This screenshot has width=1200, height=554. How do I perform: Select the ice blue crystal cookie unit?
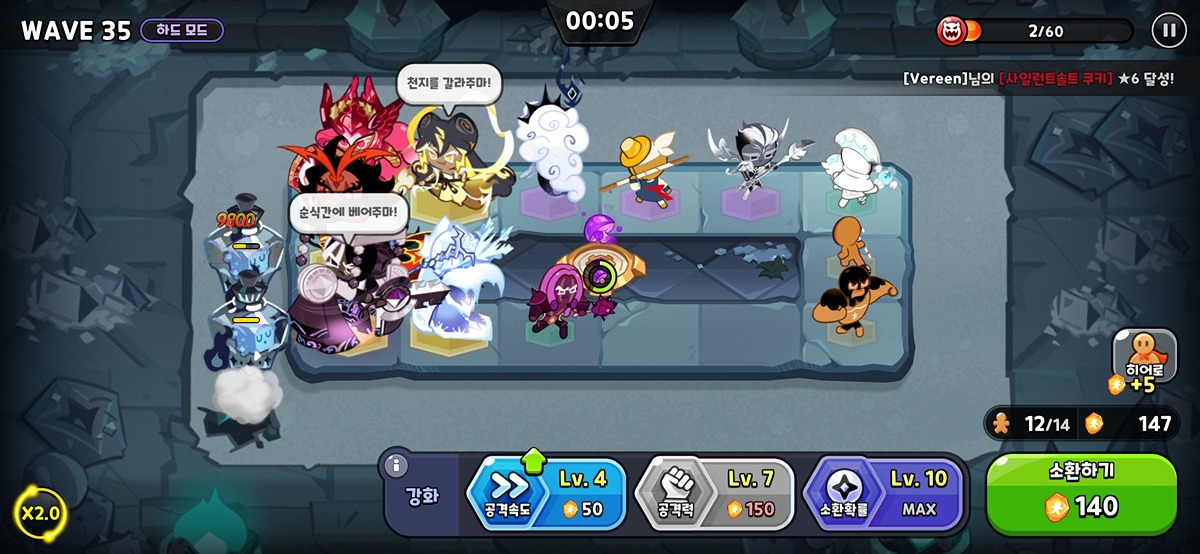point(455,285)
